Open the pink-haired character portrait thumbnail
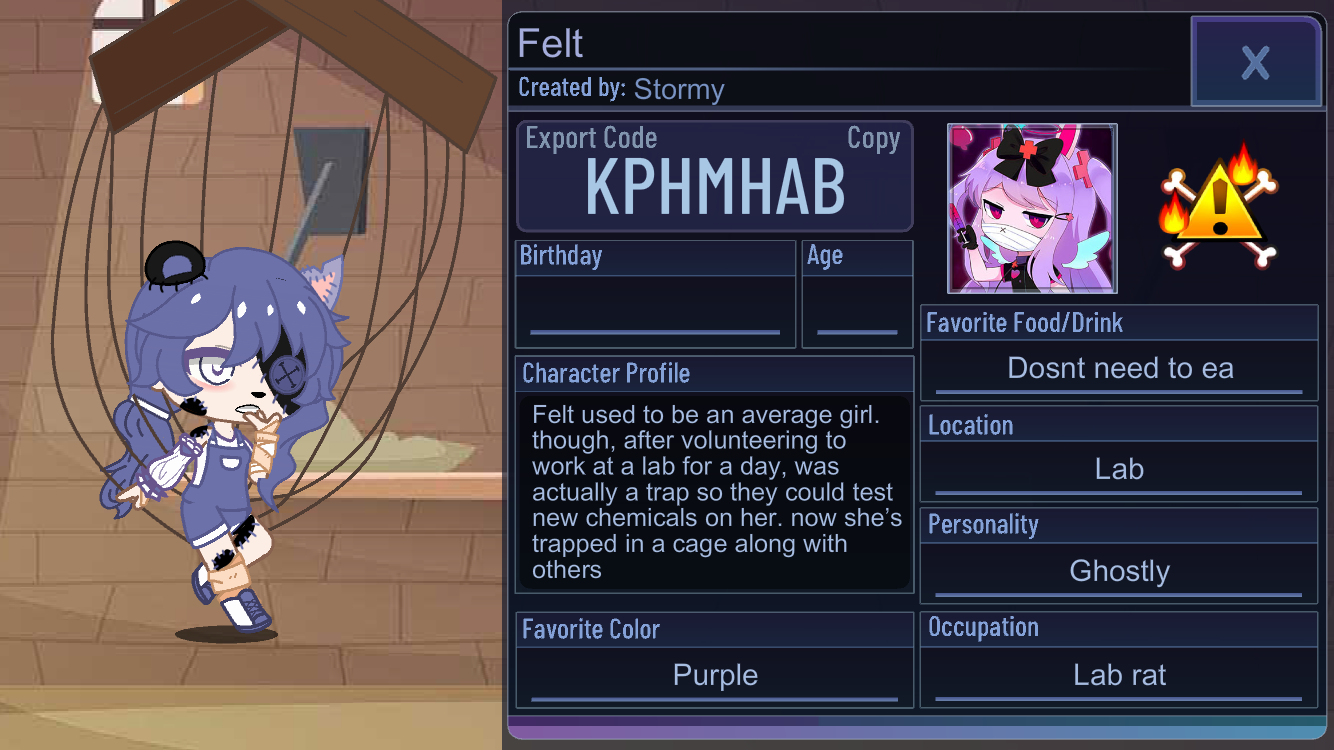Viewport: 1334px width, 750px height. point(1032,209)
